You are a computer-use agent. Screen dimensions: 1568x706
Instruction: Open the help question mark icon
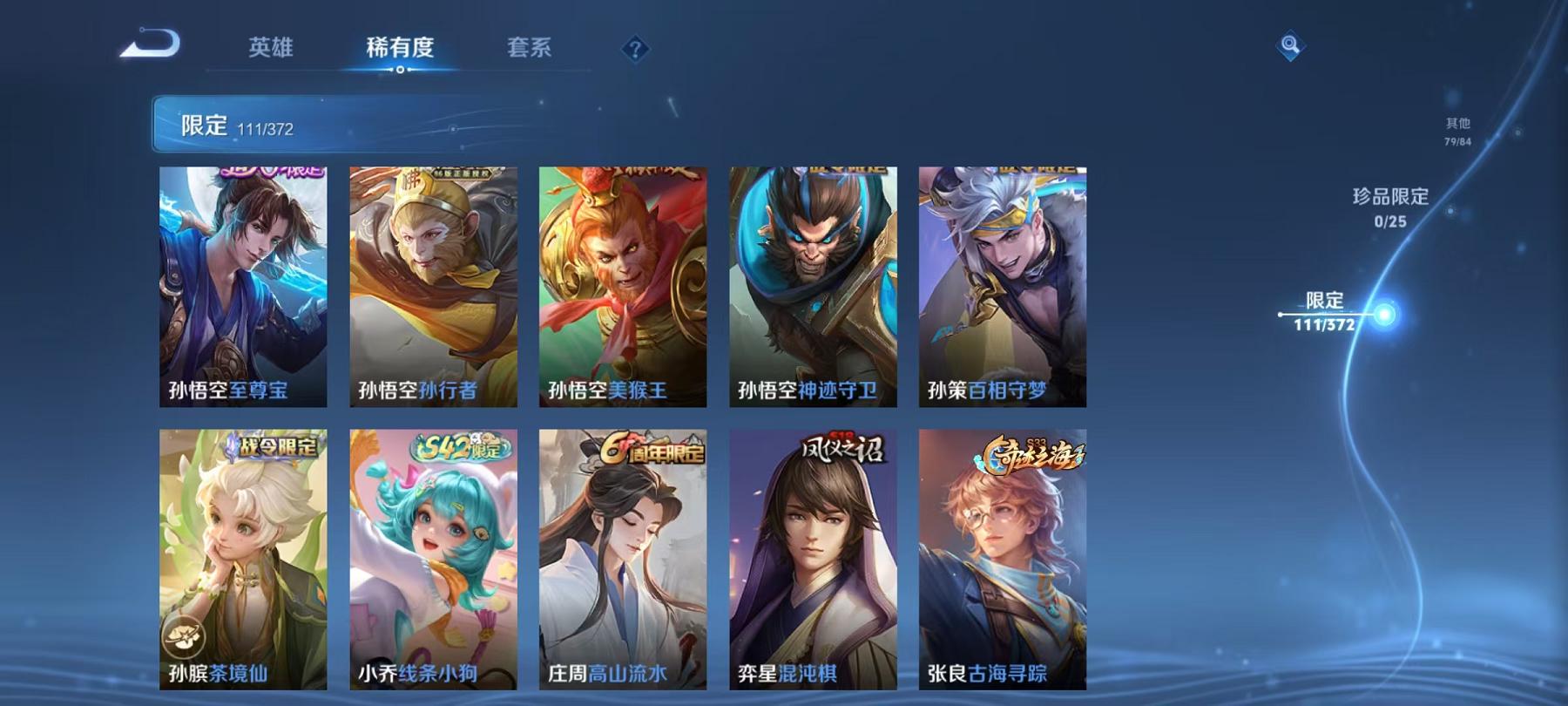pyautogui.click(x=635, y=50)
